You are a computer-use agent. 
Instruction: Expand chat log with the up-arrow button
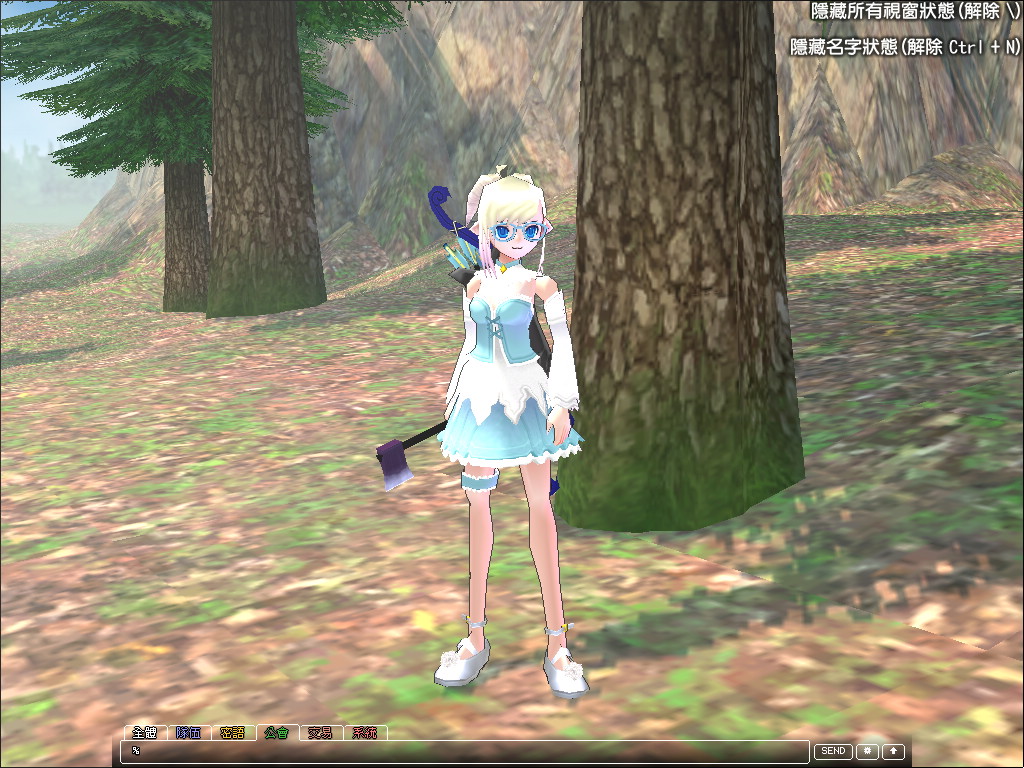(x=893, y=751)
